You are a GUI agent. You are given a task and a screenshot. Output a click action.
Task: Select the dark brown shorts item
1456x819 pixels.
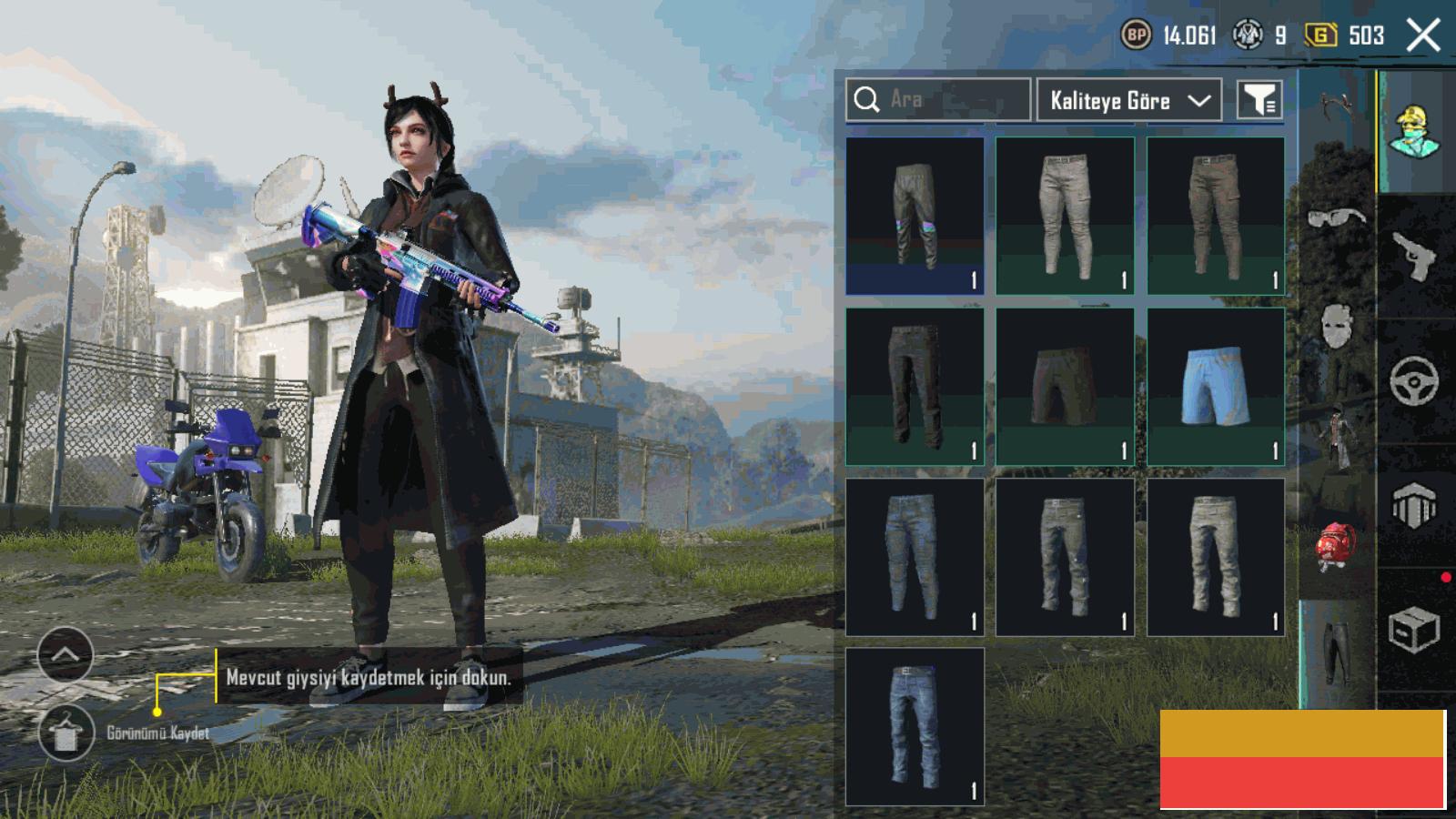tap(1065, 386)
